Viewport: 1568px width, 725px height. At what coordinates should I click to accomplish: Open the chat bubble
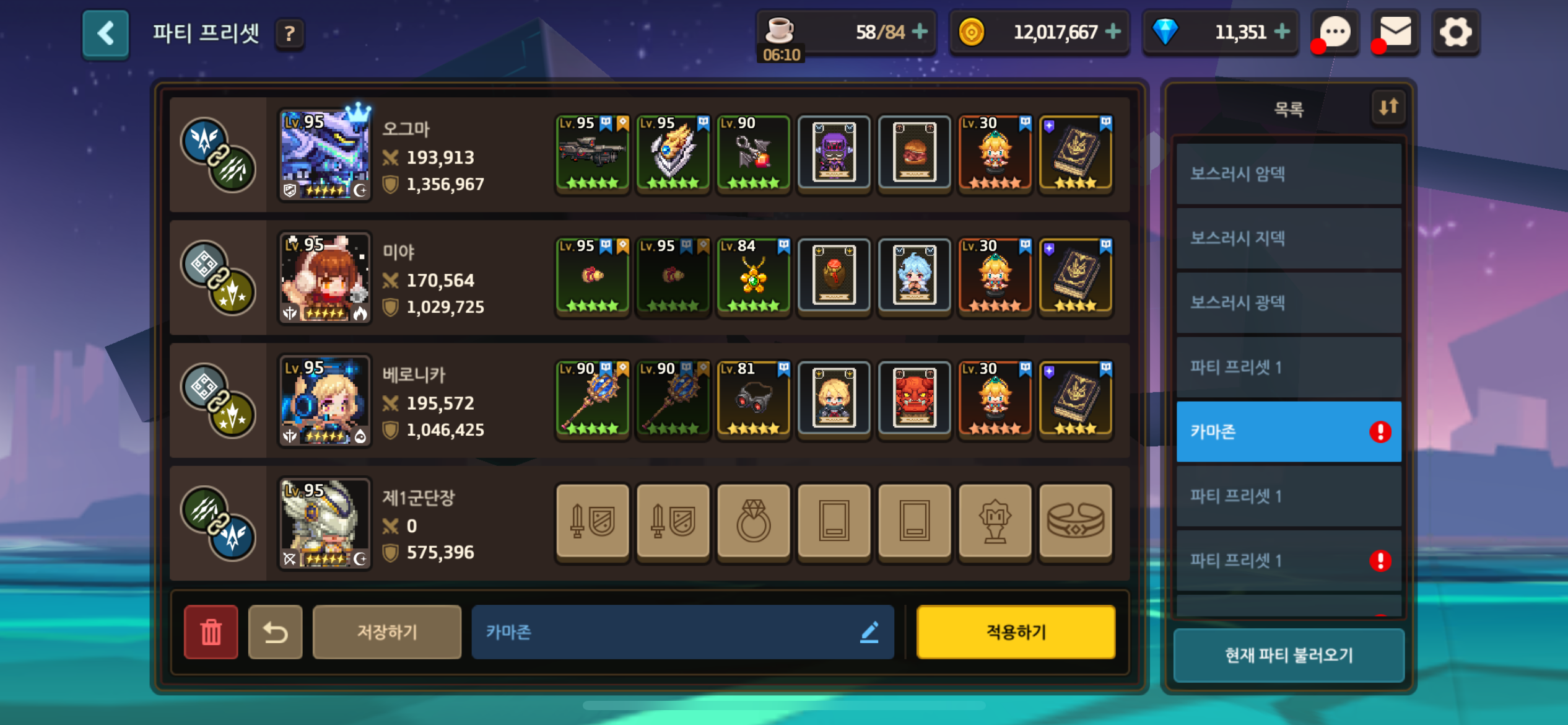tap(1335, 32)
